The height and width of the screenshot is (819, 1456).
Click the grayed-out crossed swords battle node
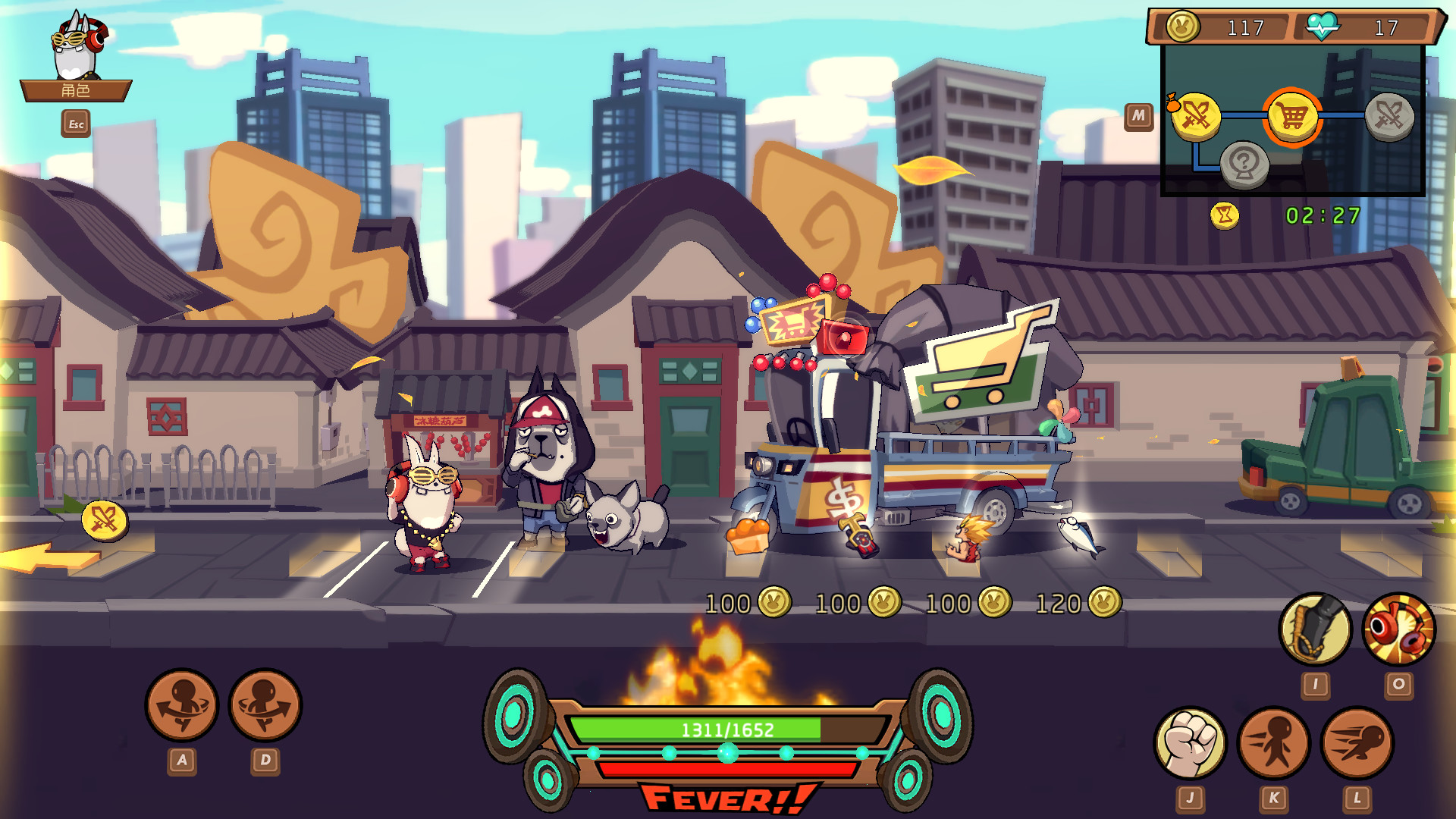(1392, 114)
